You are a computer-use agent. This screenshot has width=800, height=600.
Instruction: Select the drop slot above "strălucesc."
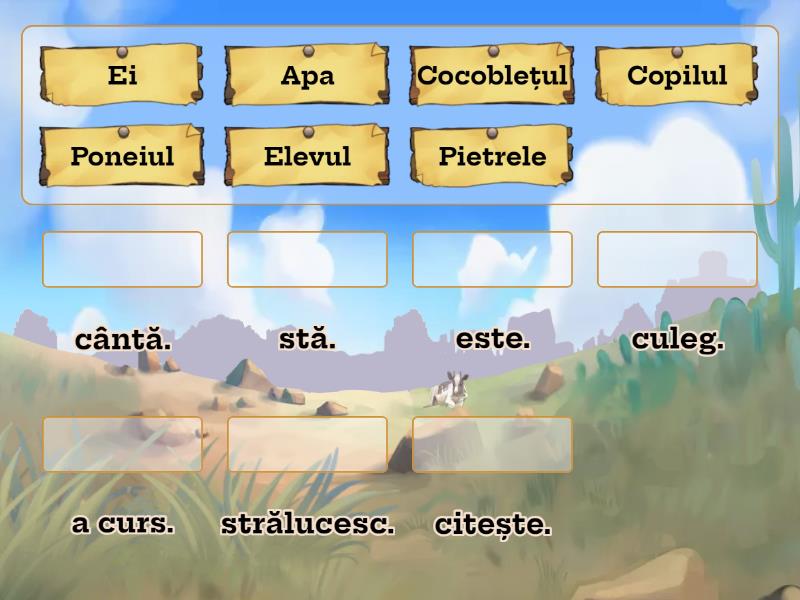click(307, 444)
